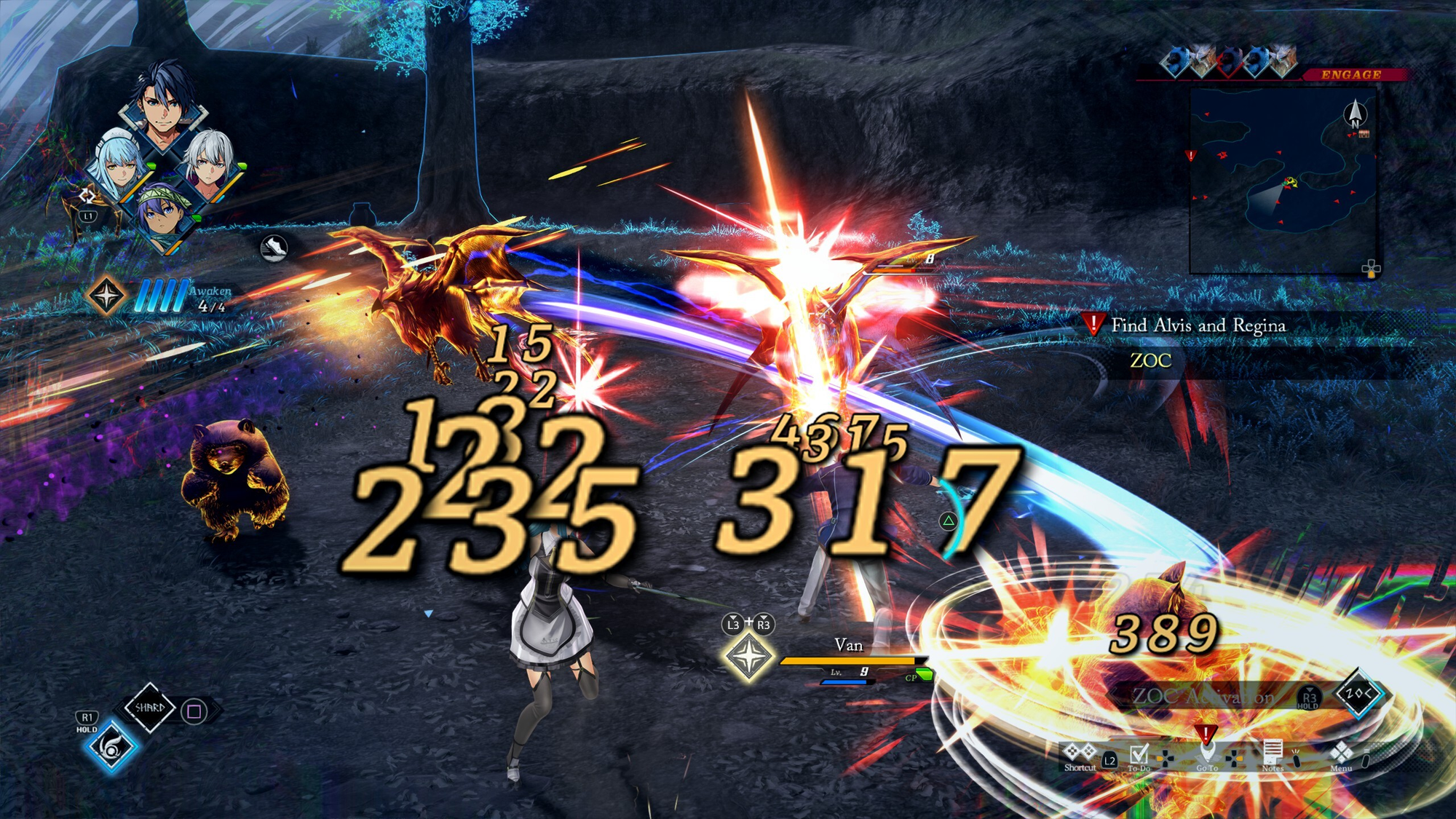
Task: Click the party swap arrows icon
Action: pyautogui.click(x=87, y=195)
